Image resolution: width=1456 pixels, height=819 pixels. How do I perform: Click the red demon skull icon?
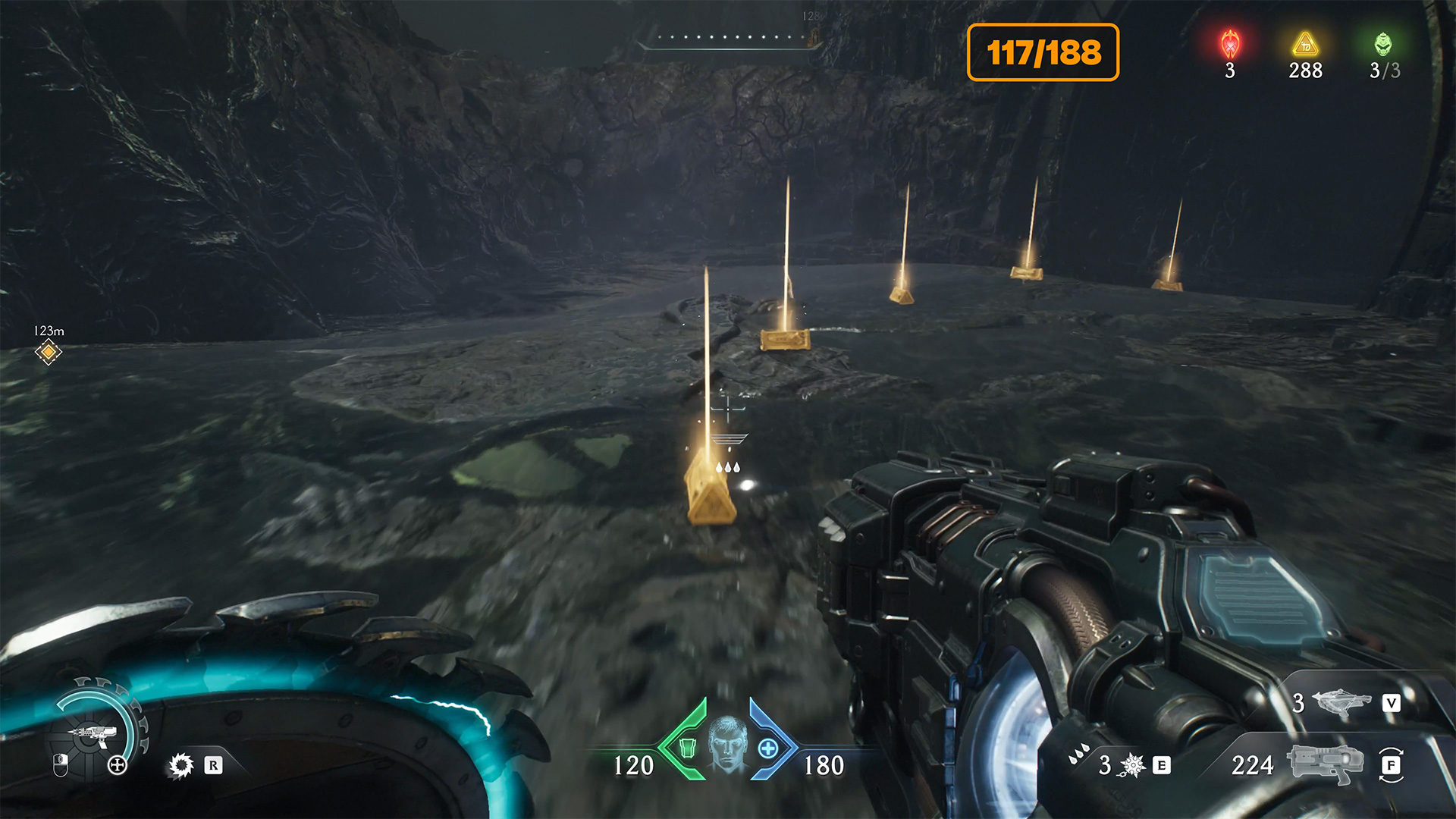pos(1230,45)
